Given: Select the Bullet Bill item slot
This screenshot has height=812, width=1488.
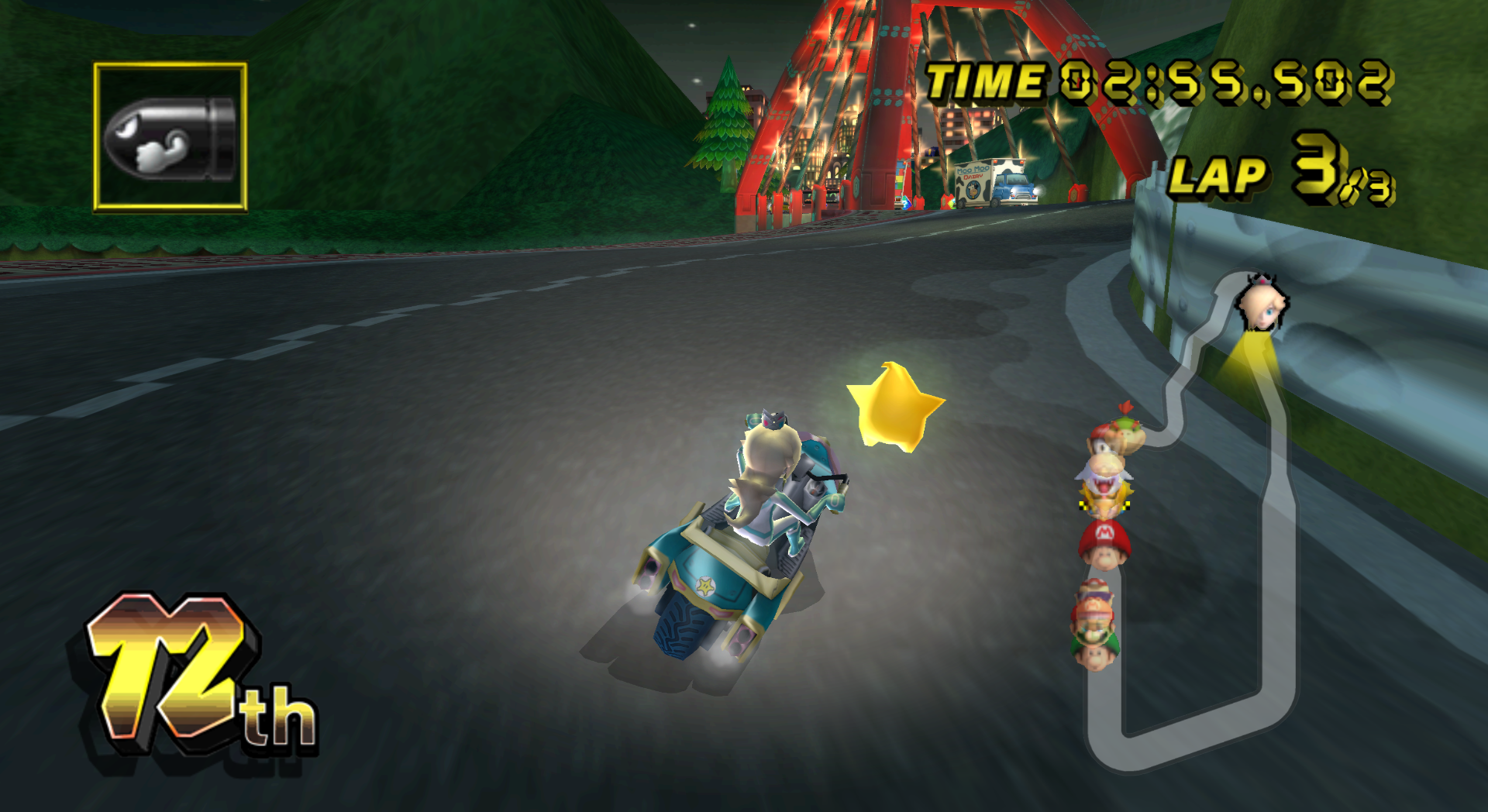Looking at the screenshot, I should pyautogui.click(x=170, y=137).
